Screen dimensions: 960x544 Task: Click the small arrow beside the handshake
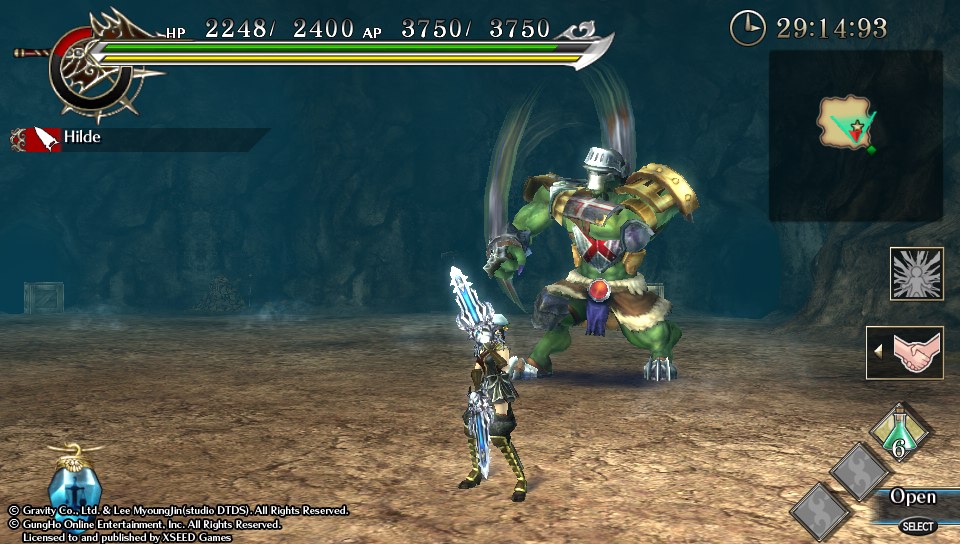878,352
